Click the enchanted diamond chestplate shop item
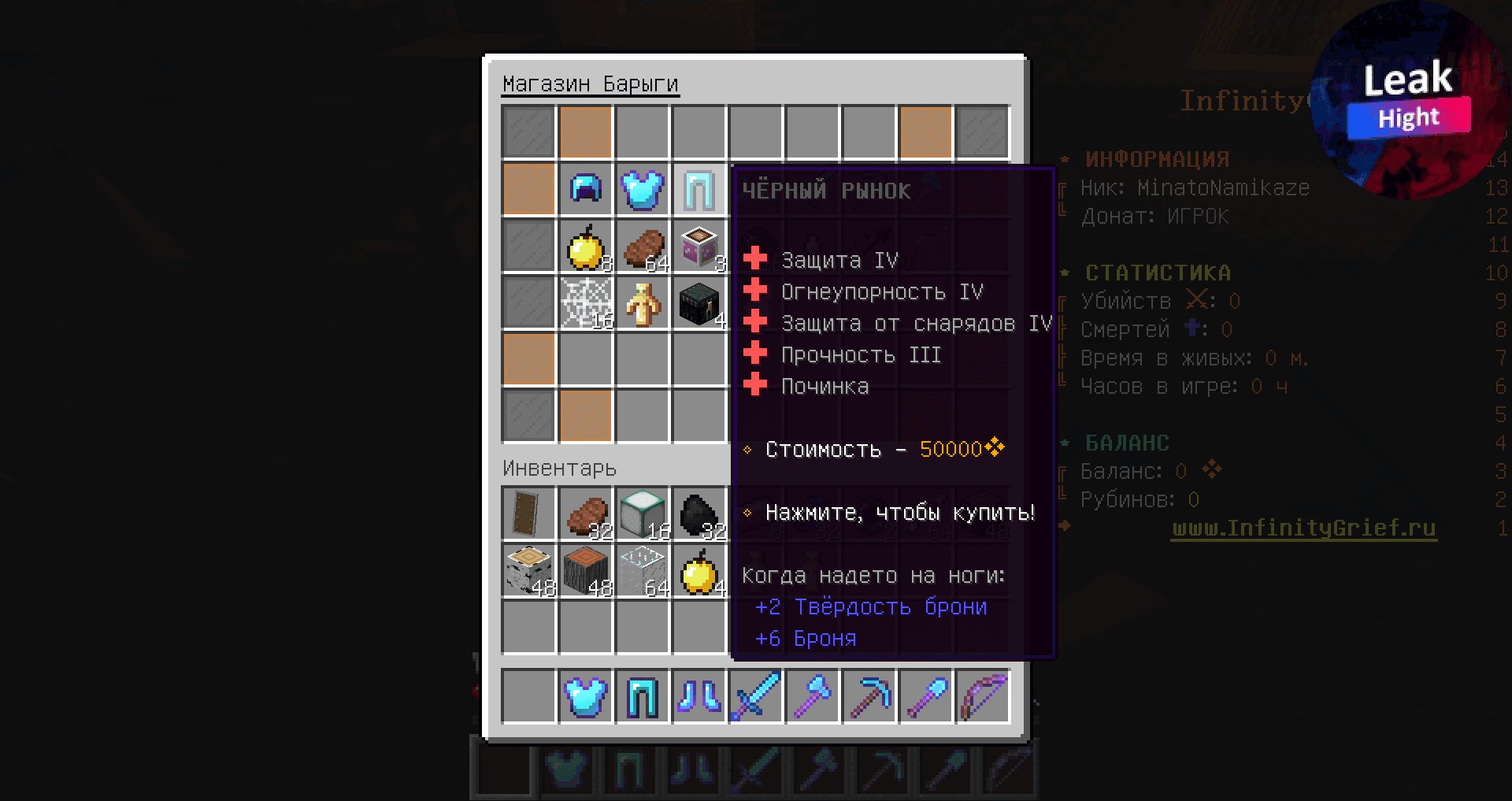The height and width of the screenshot is (801, 1512). coord(643,189)
